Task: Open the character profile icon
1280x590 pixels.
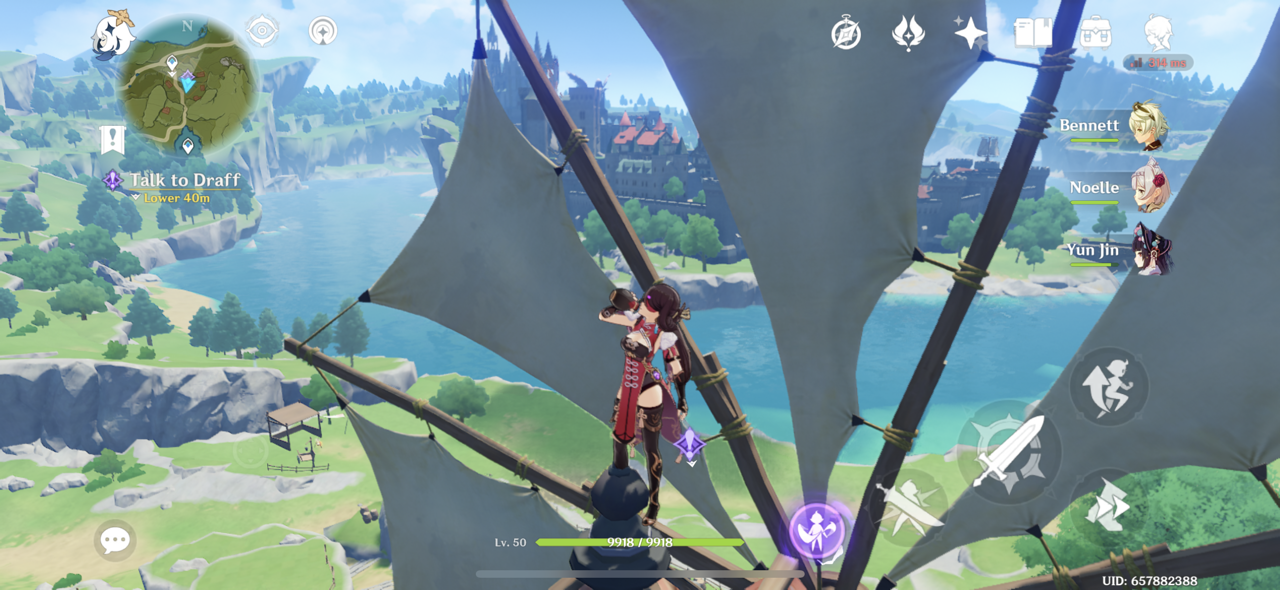Action: (1158, 33)
